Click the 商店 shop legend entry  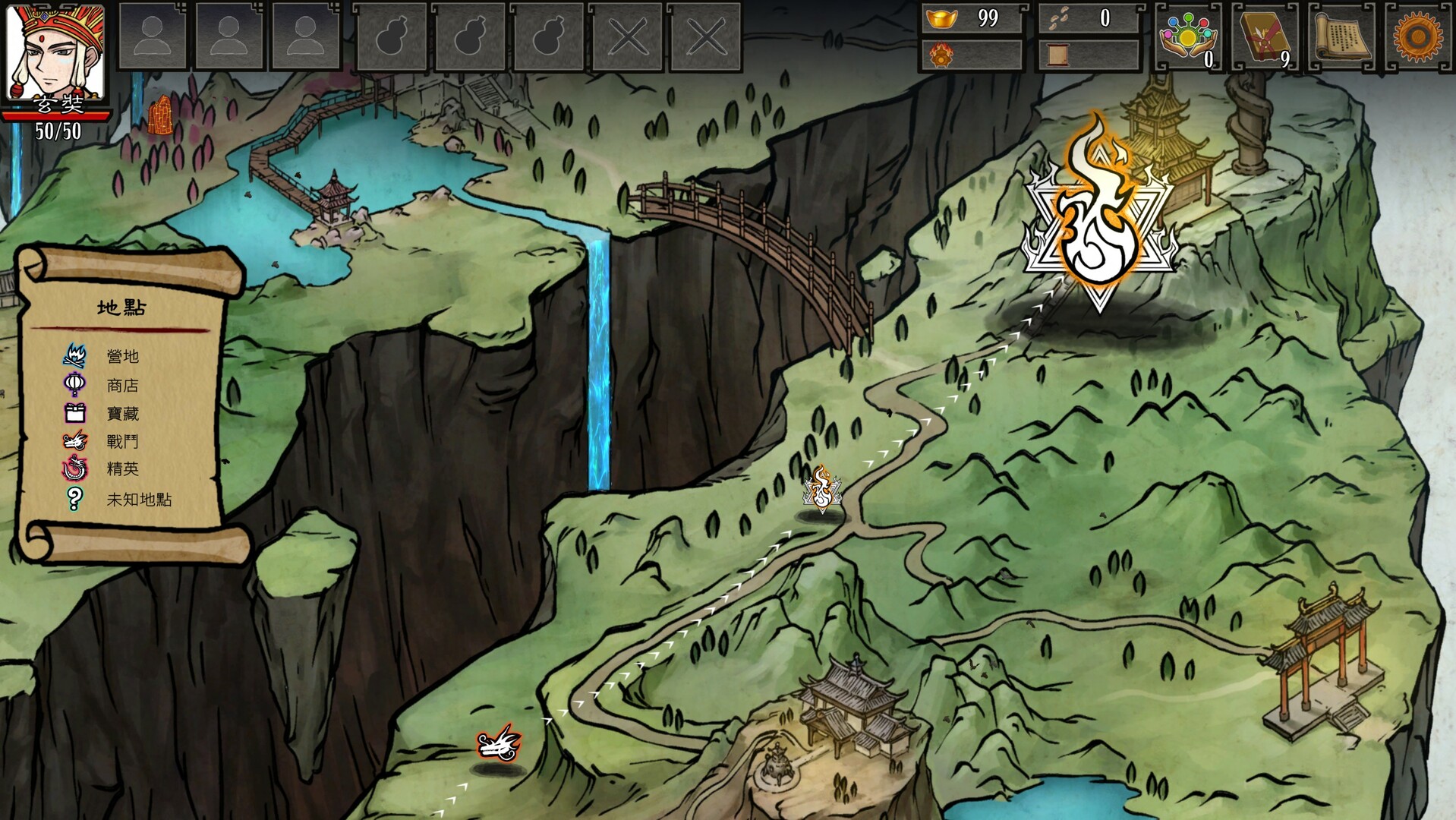[122, 386]
